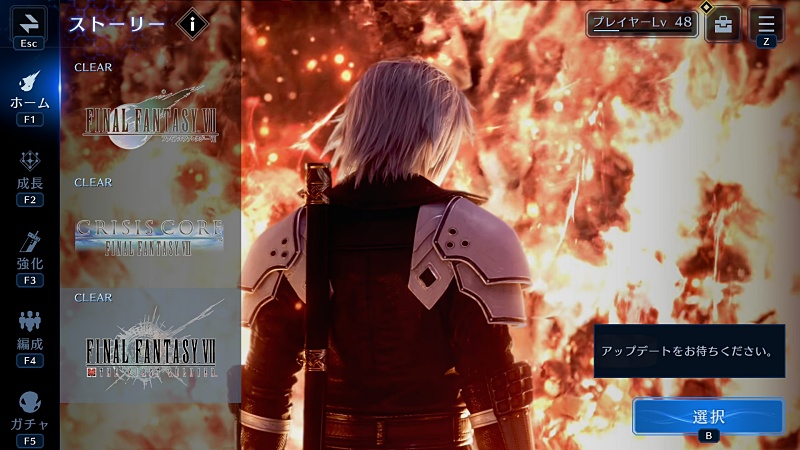Viewport: 800px width, 450px height.
Task: Choose the Crisis Core story entry
Action: pyautogui.click(x=151, y=232)
